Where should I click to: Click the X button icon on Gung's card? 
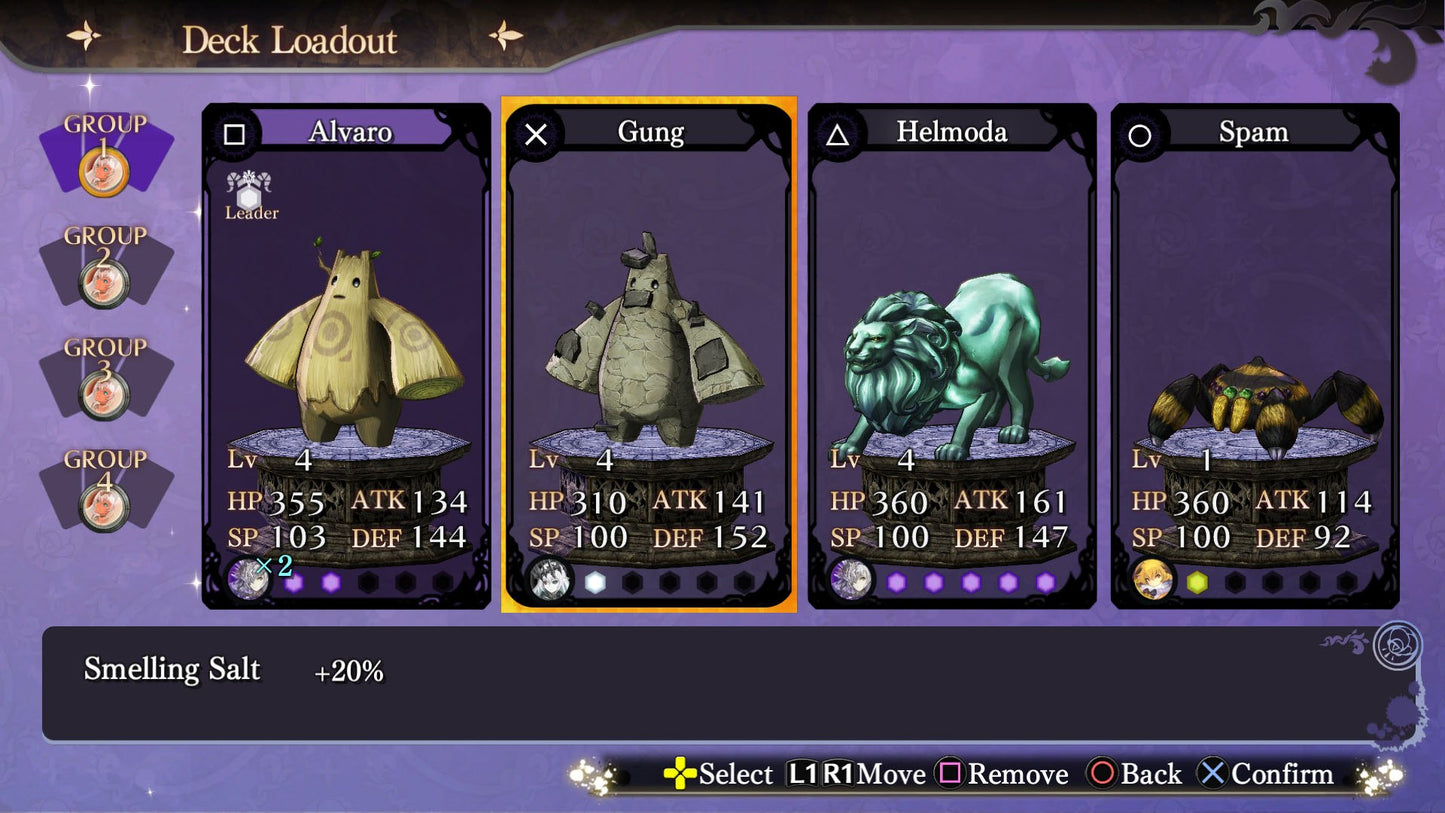click(x=538, y=136)
